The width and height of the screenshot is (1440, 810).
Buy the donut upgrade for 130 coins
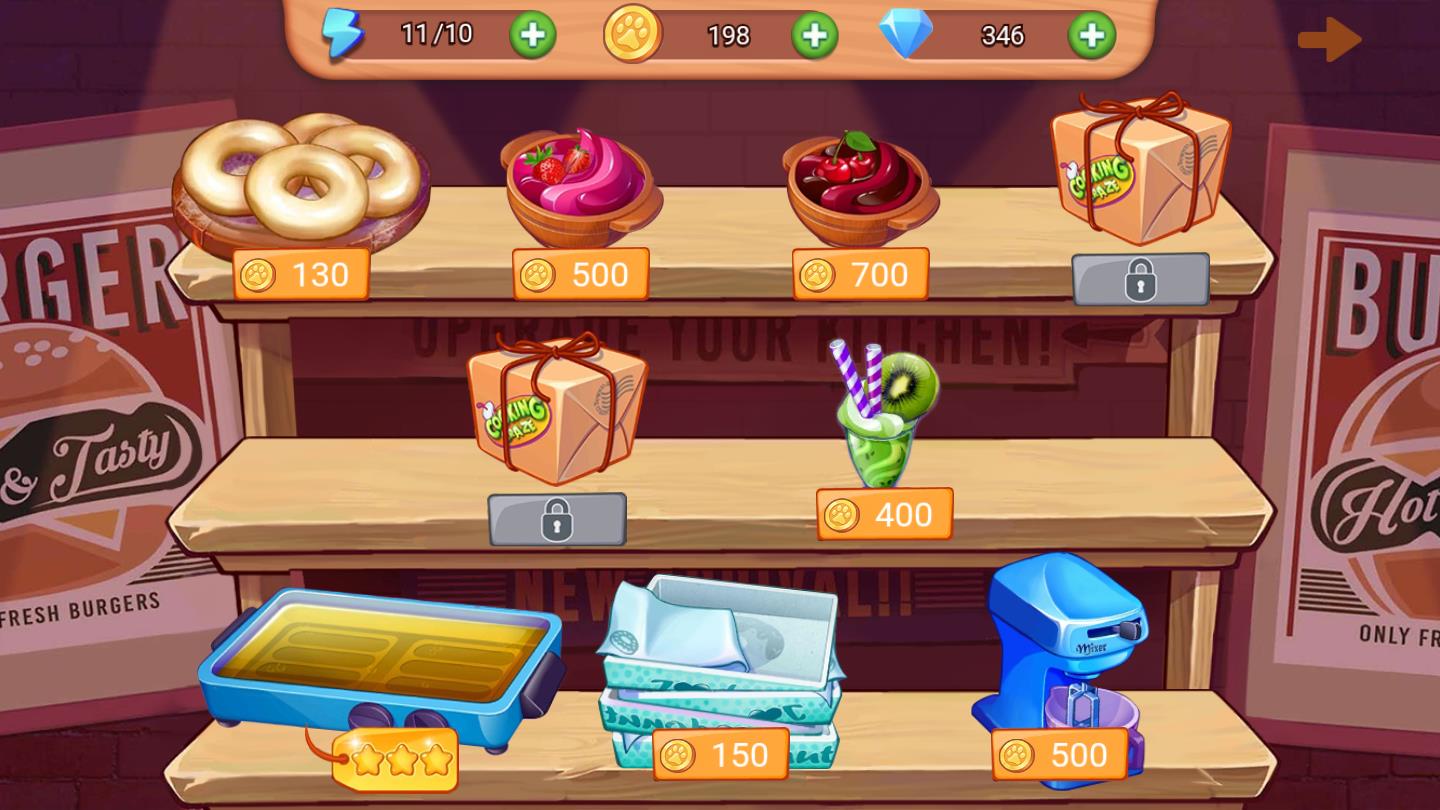[301, 275]
